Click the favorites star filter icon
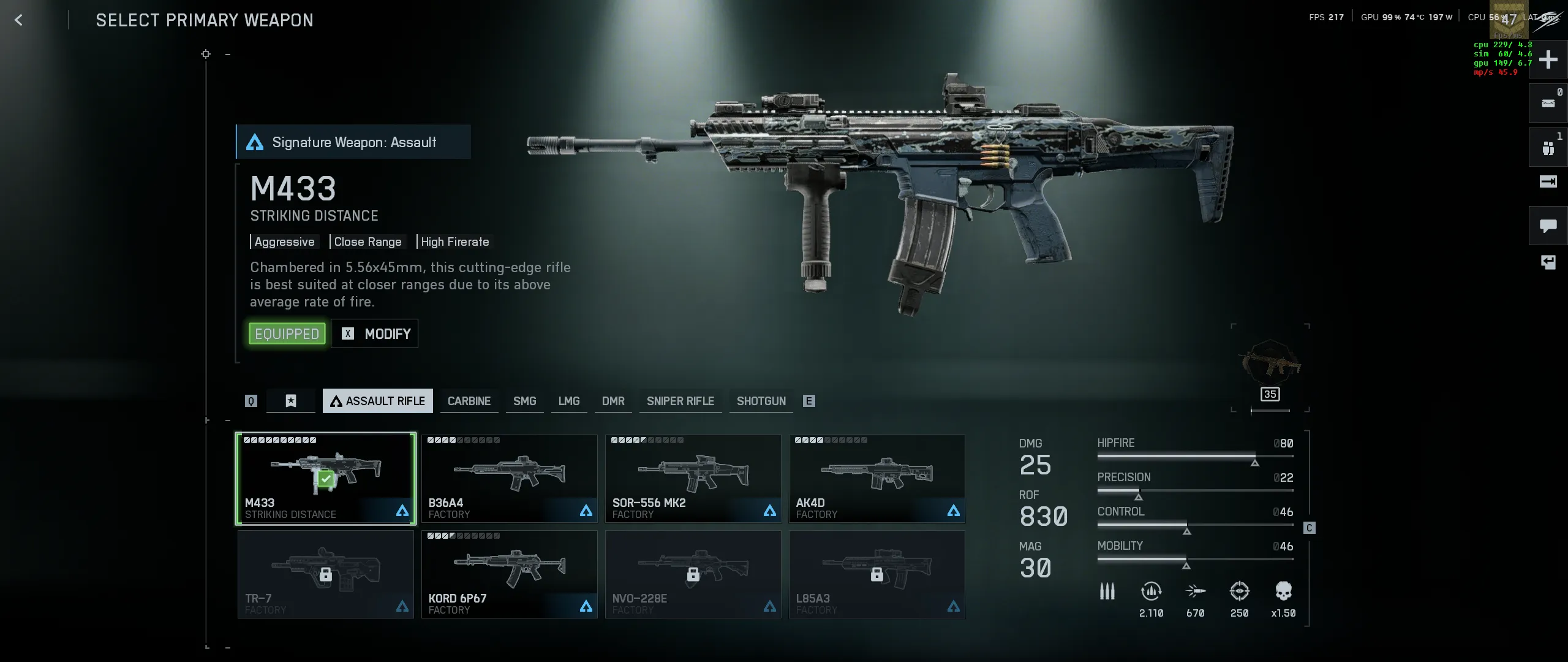Viewport: 1568px width, 662px height. coord(290,401)
